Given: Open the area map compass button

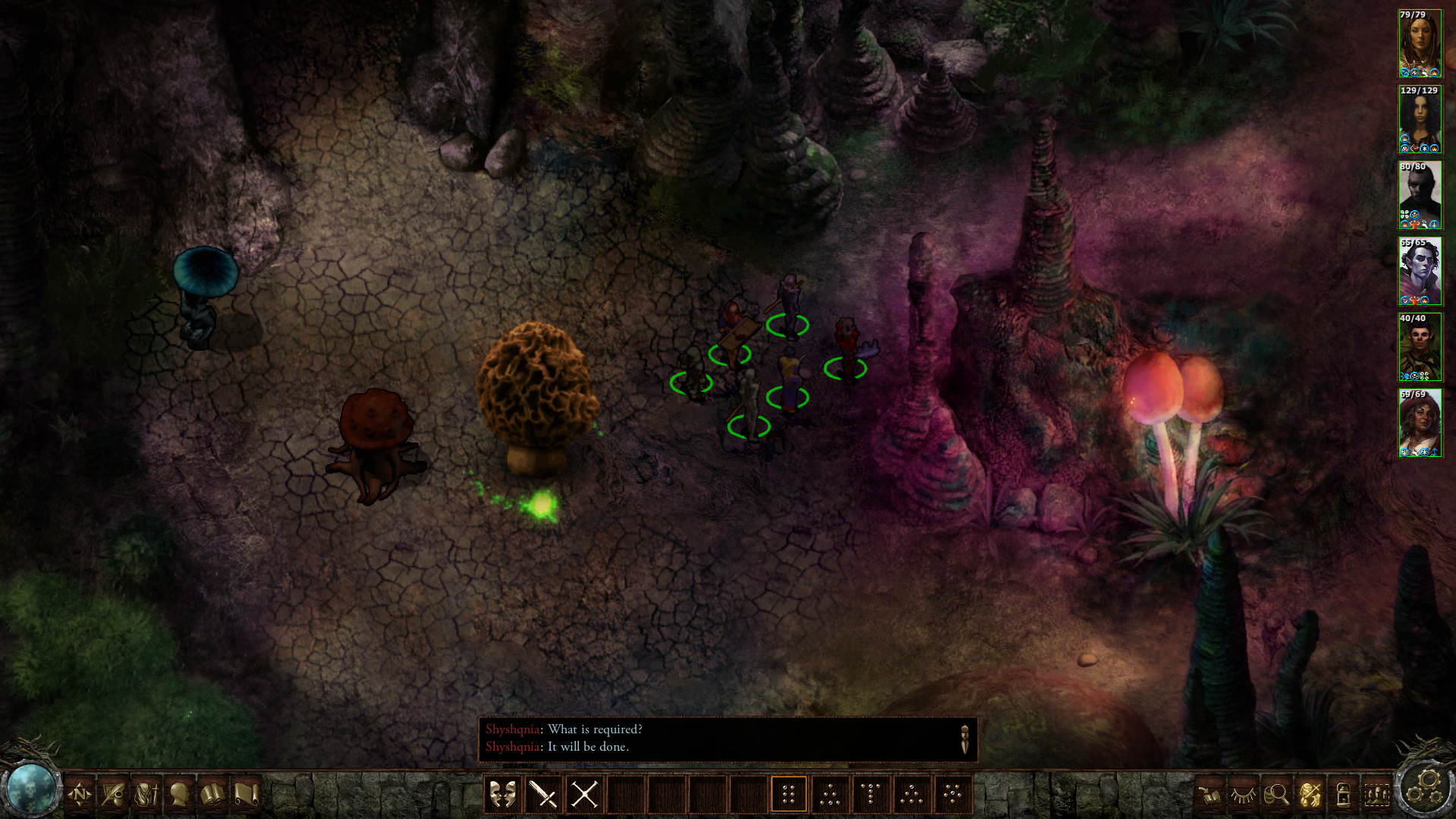Looking at the screenshot, I should point(80,795).
